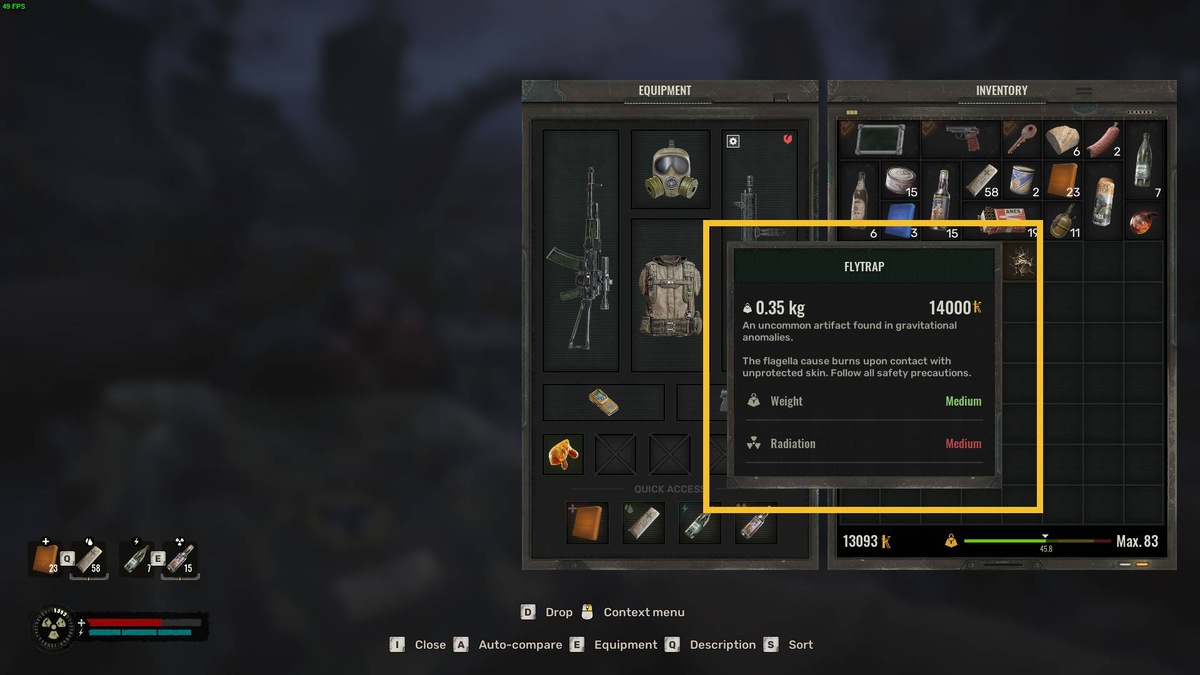Select the blue package stack of 3
Image resolution: width=1200 pixels, height=675 pixels.
click(x=899, y=220)
